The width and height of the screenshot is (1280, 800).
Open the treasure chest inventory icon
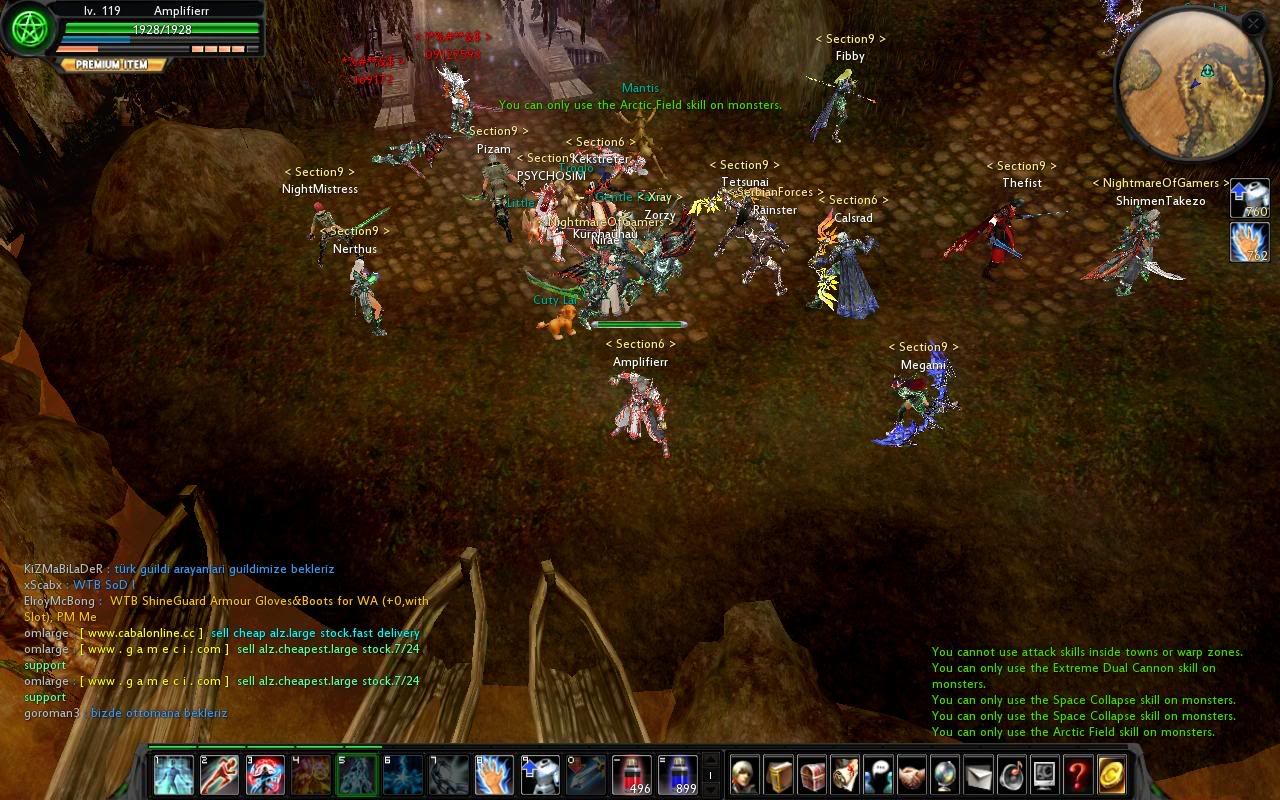click(x=812, y=775)
